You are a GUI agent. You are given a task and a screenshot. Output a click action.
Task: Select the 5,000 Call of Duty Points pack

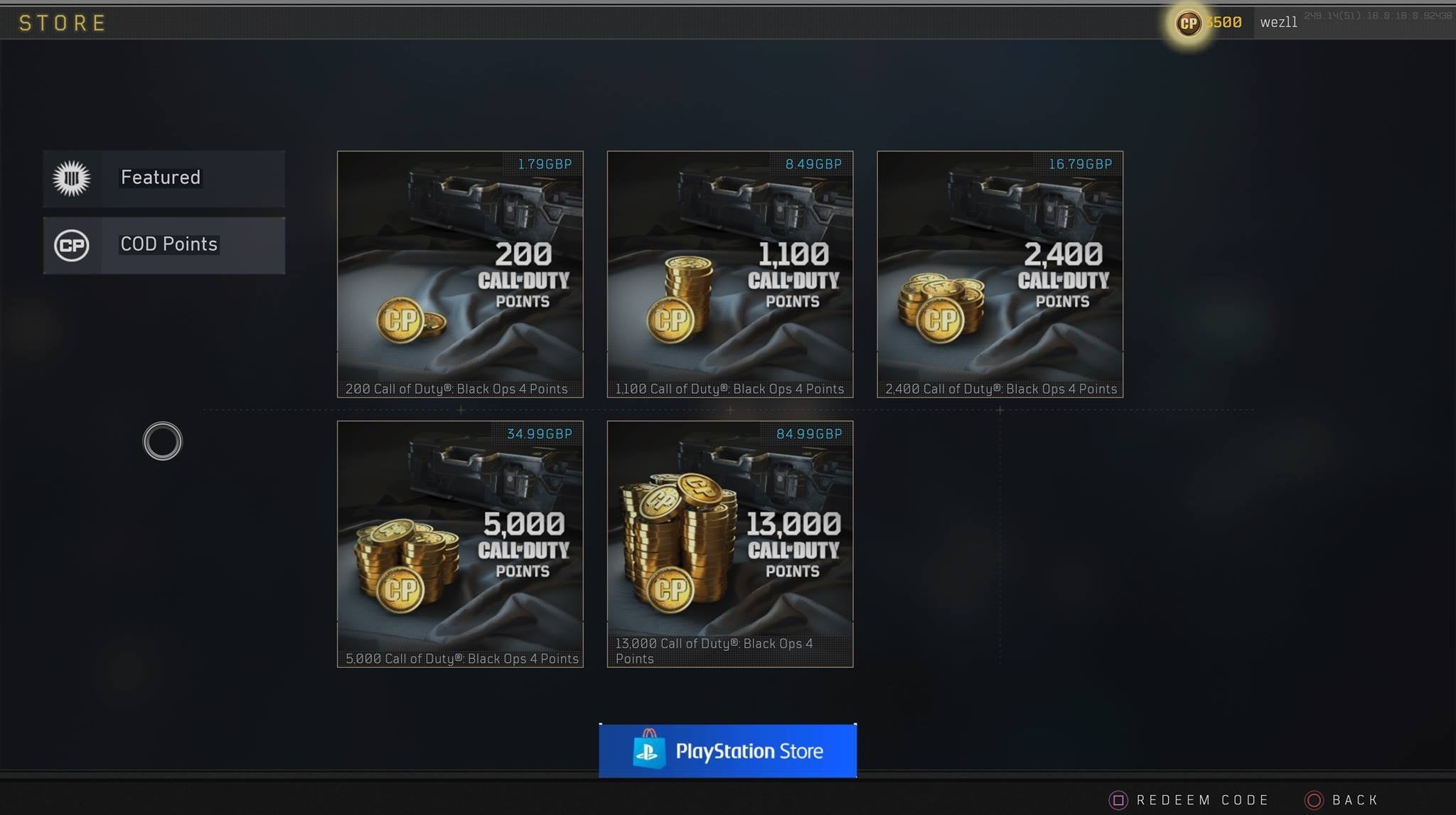click(459, 544)
